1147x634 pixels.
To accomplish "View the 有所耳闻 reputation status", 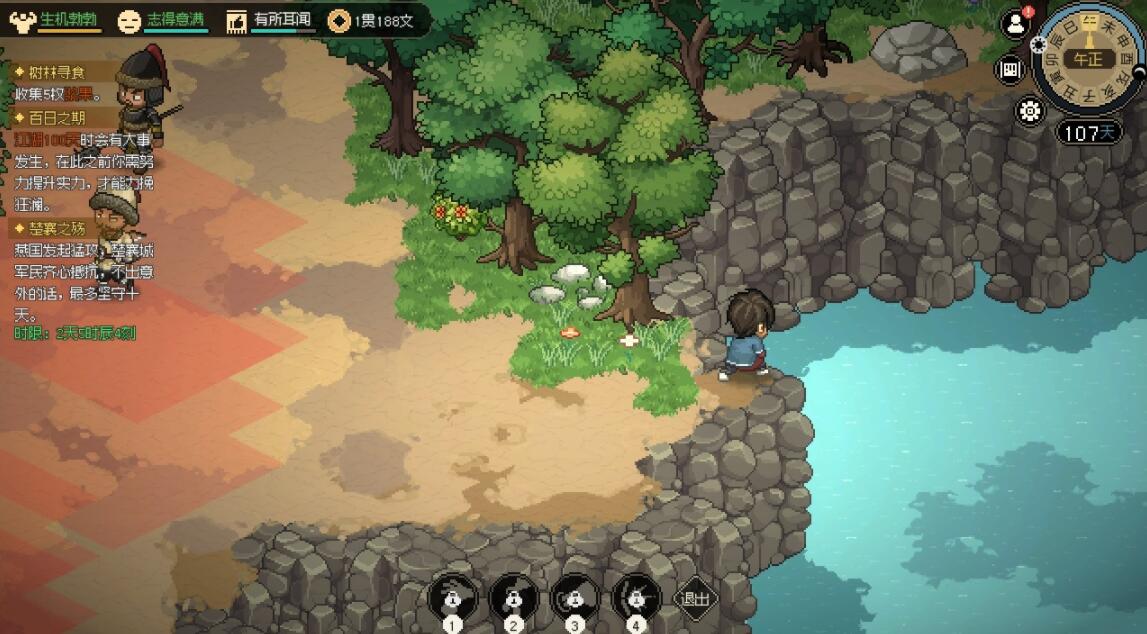I will 269,19.
